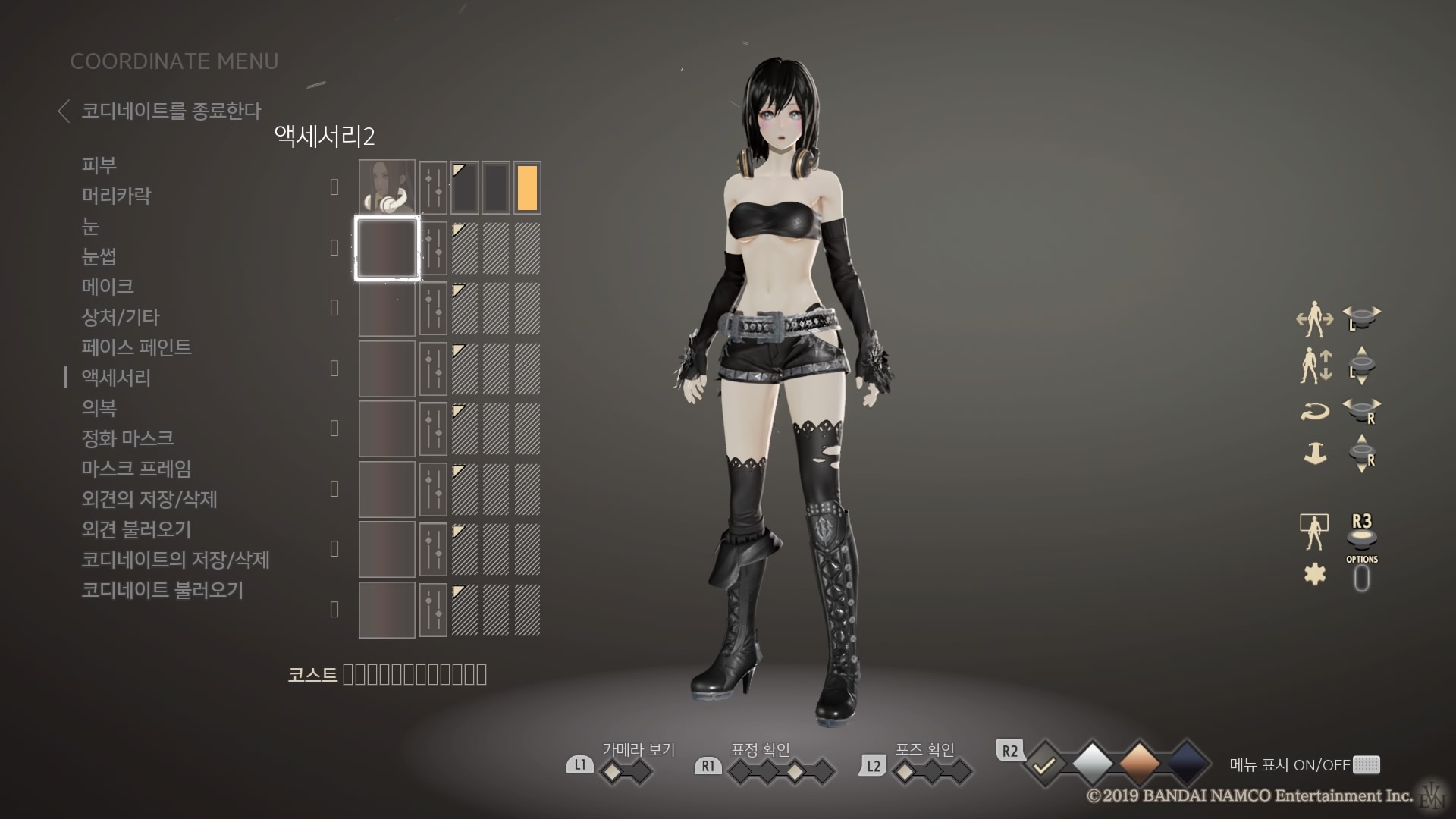1456x819 pixels.
Task: Select 상처/기타 scars and other
Action: tap(121, 317)
